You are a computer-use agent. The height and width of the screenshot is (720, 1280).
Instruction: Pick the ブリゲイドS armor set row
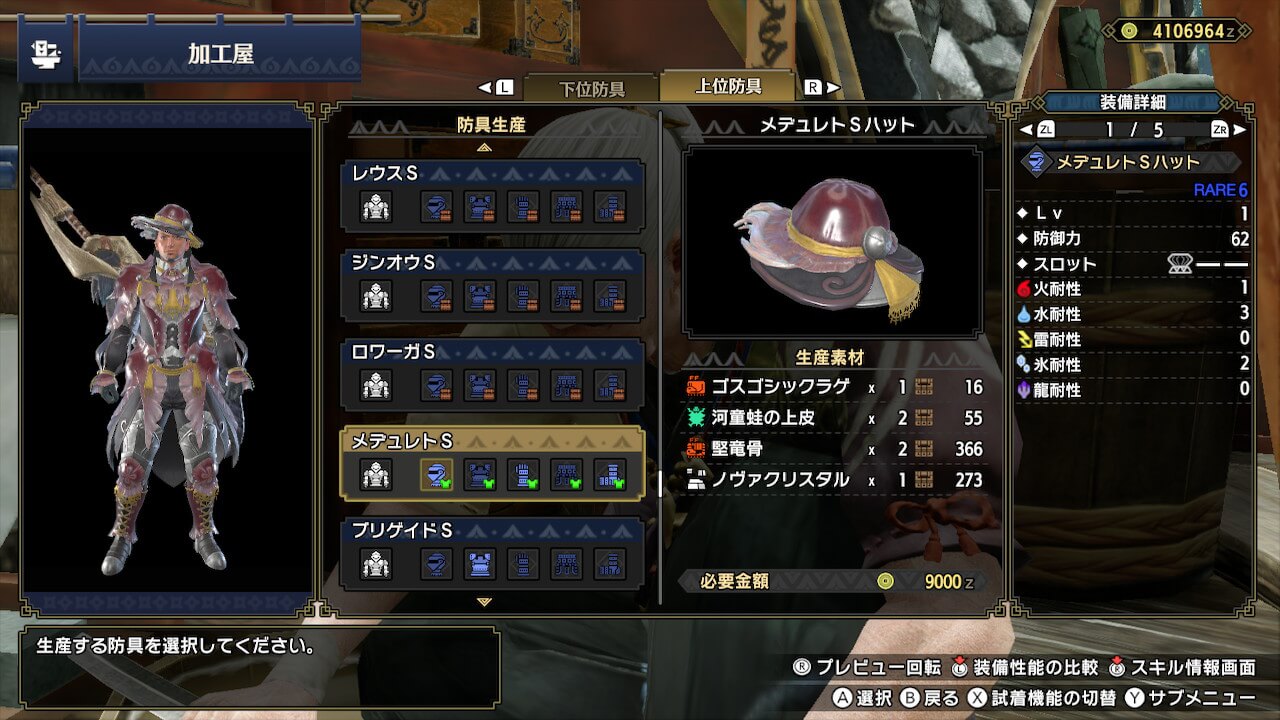click(493, 552)
